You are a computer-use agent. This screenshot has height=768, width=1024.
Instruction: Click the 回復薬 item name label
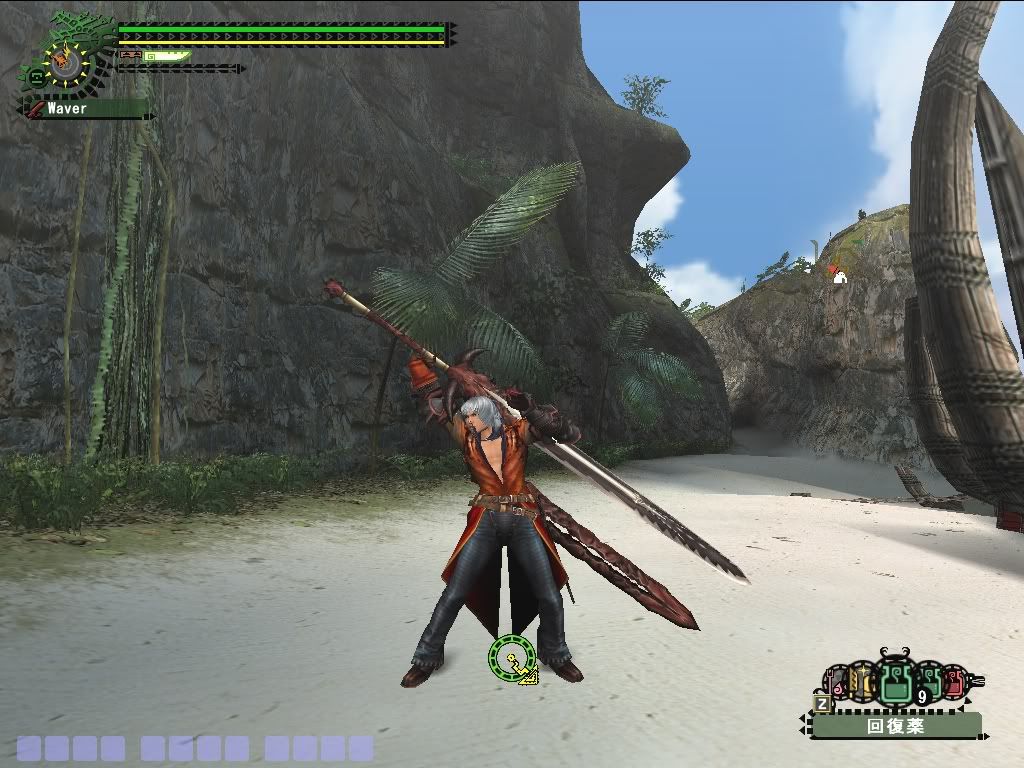[895, 726]
